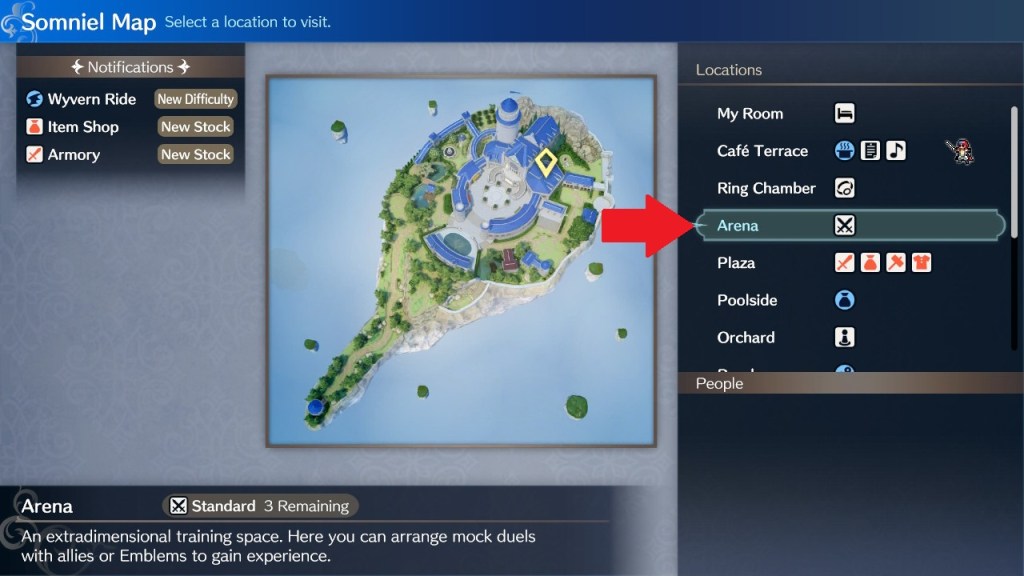The height and width of the screenshot is (576, 1024).
Task: Choose the Café Terrace location
Action: (x=762, y=151)
